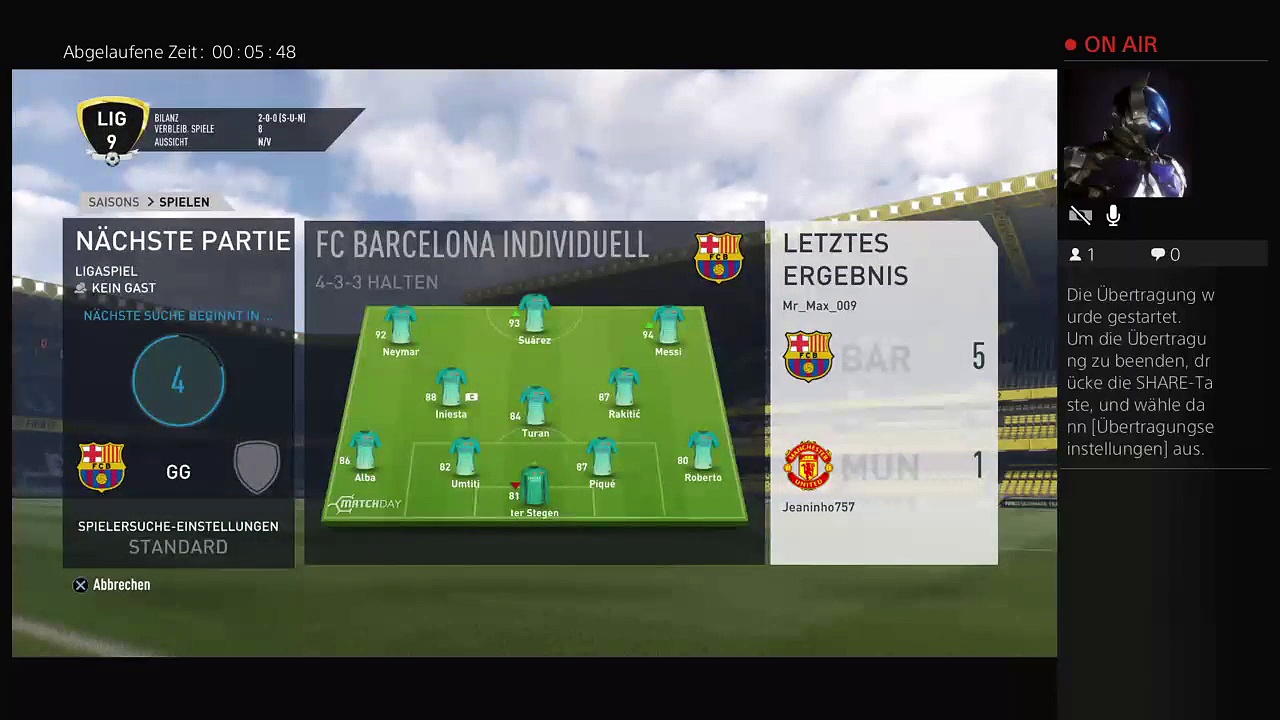Open the Liga 9 division badge
Screen dimensions: 1280x720
(112, 130)
